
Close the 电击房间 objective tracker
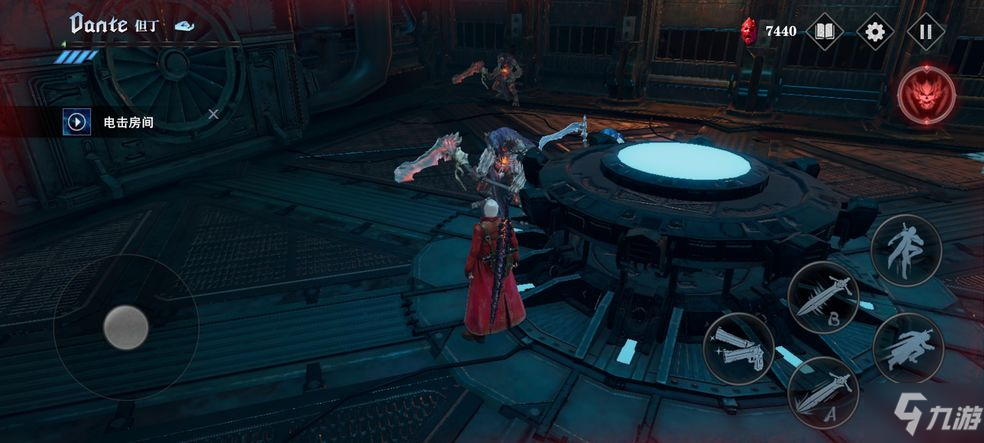(x=213, y=115)
